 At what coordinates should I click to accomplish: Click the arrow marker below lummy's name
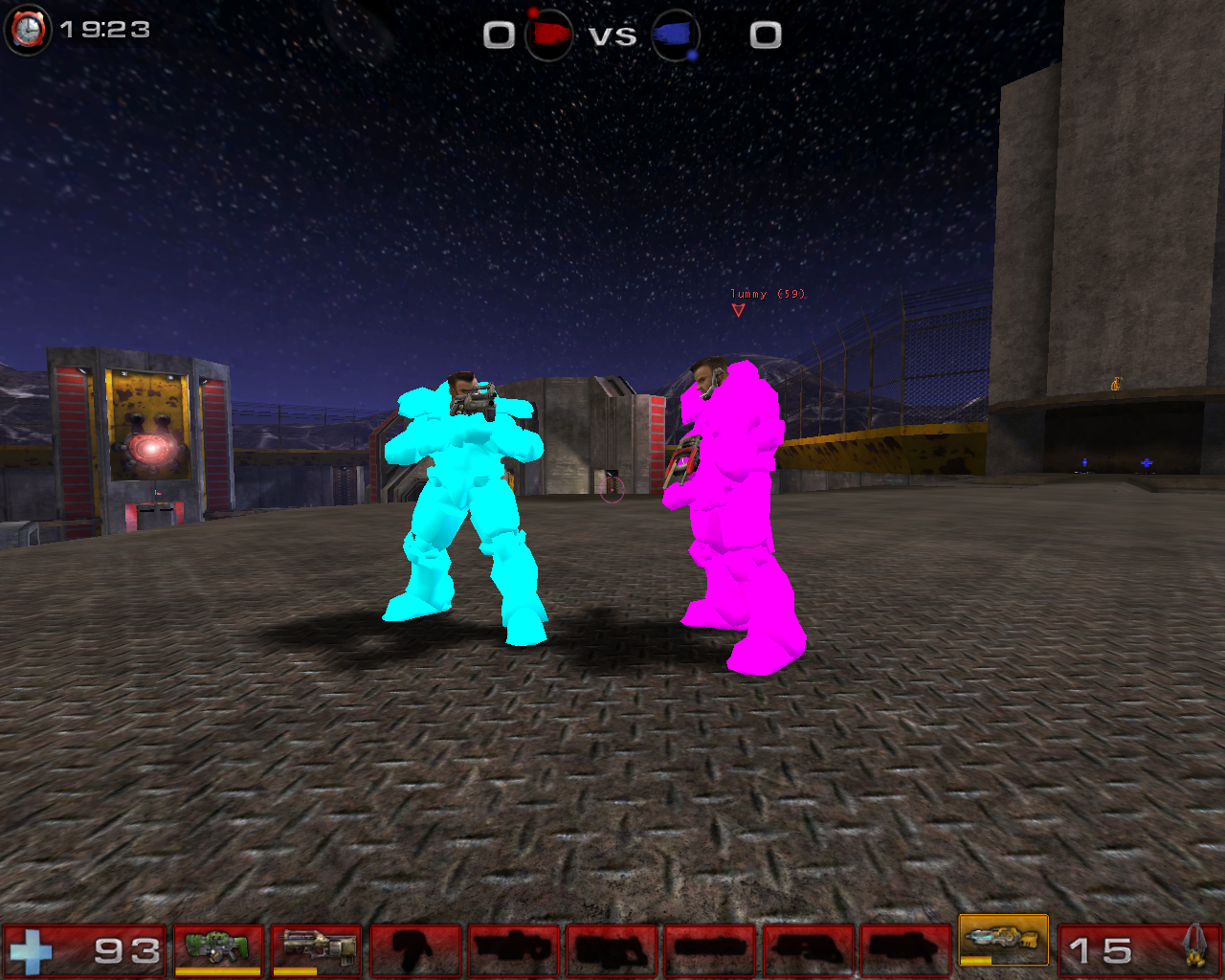(x=739, y=310)
